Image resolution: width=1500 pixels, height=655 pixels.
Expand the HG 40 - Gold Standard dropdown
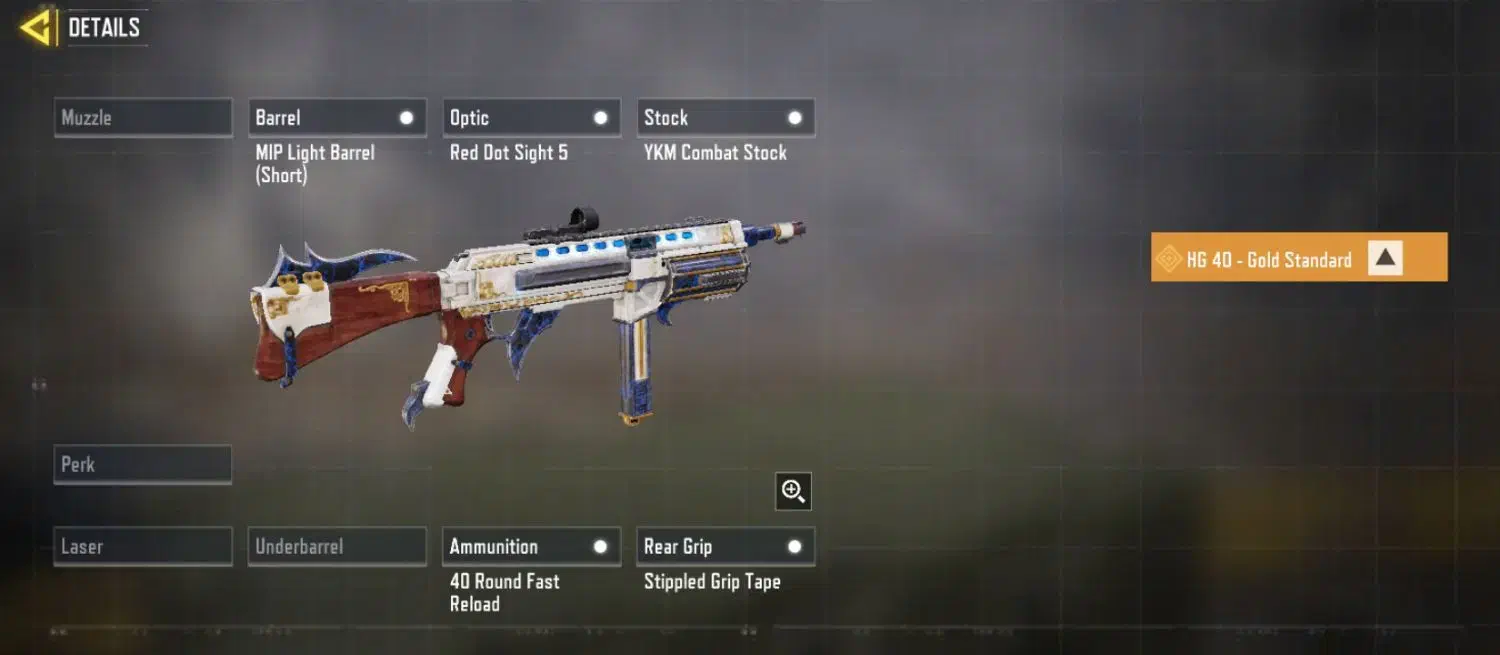[x=1384, y=259]
